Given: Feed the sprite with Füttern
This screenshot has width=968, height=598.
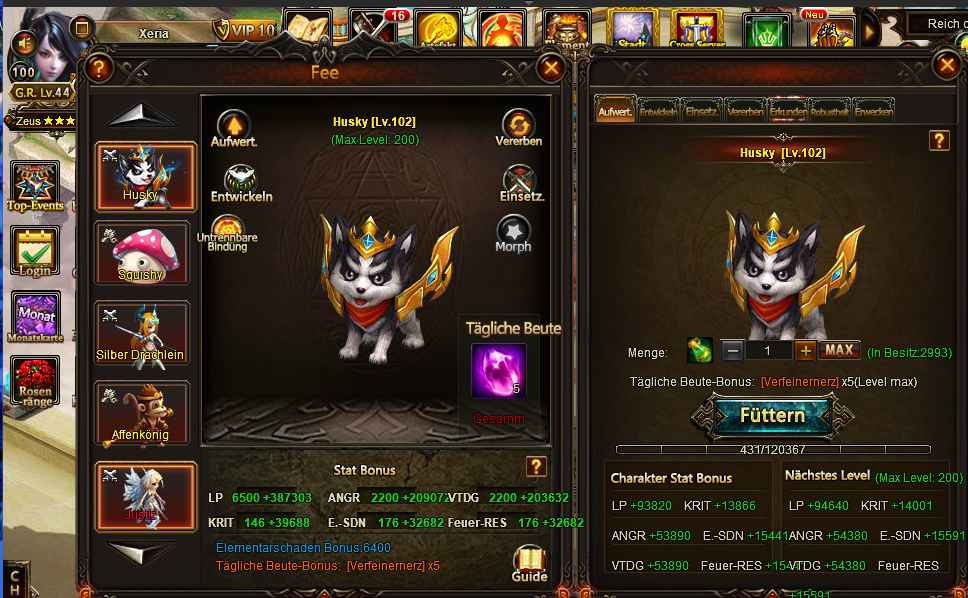Looking at the screenshot, I should point(772,414).
